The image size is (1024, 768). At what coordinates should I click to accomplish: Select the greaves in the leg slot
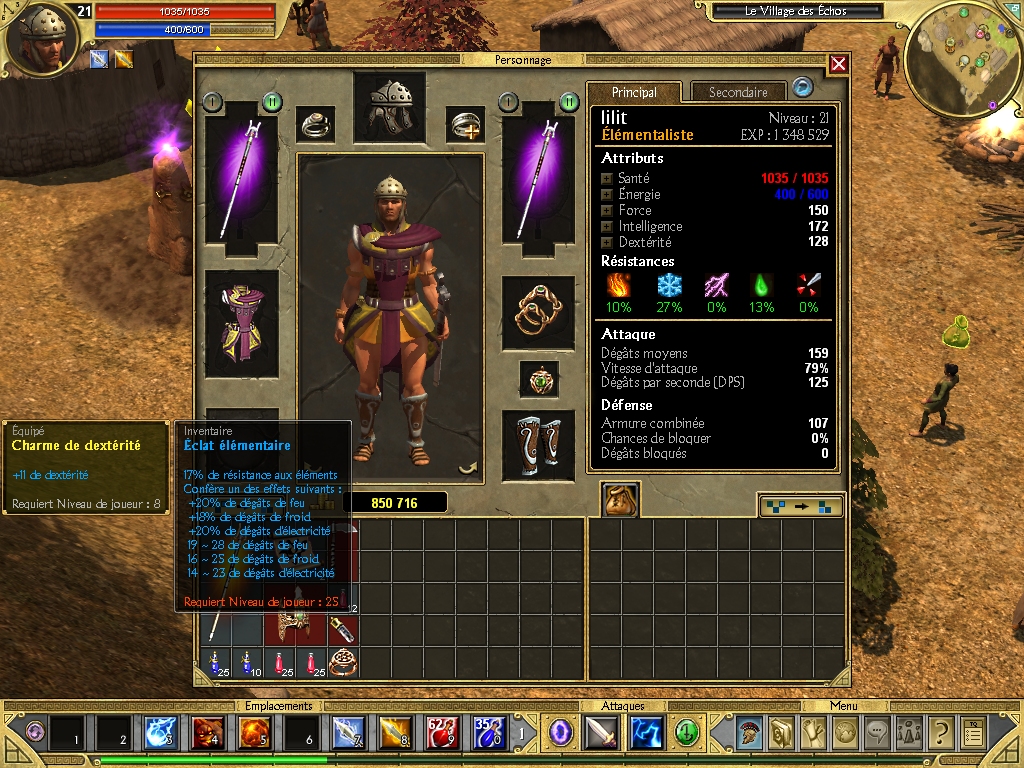pos(538,443)
